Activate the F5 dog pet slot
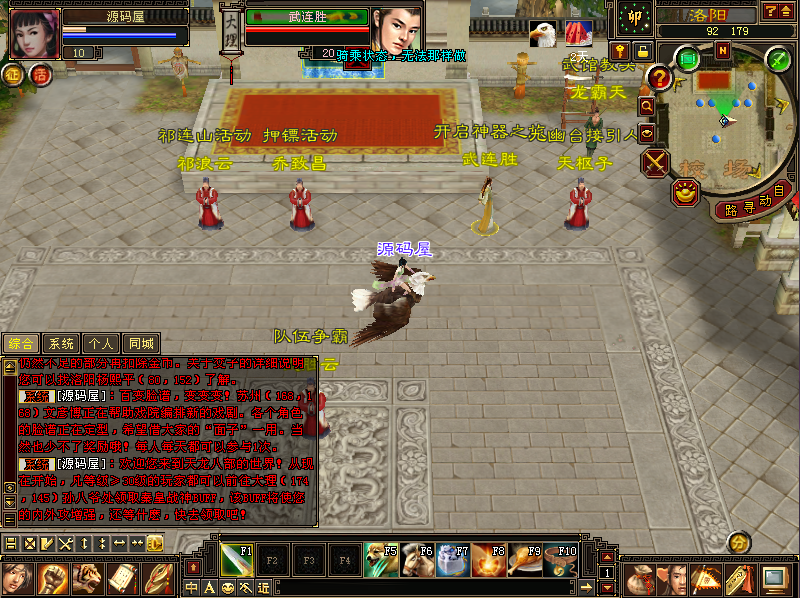This screenshot has width=800, height=598. [380, 558]
